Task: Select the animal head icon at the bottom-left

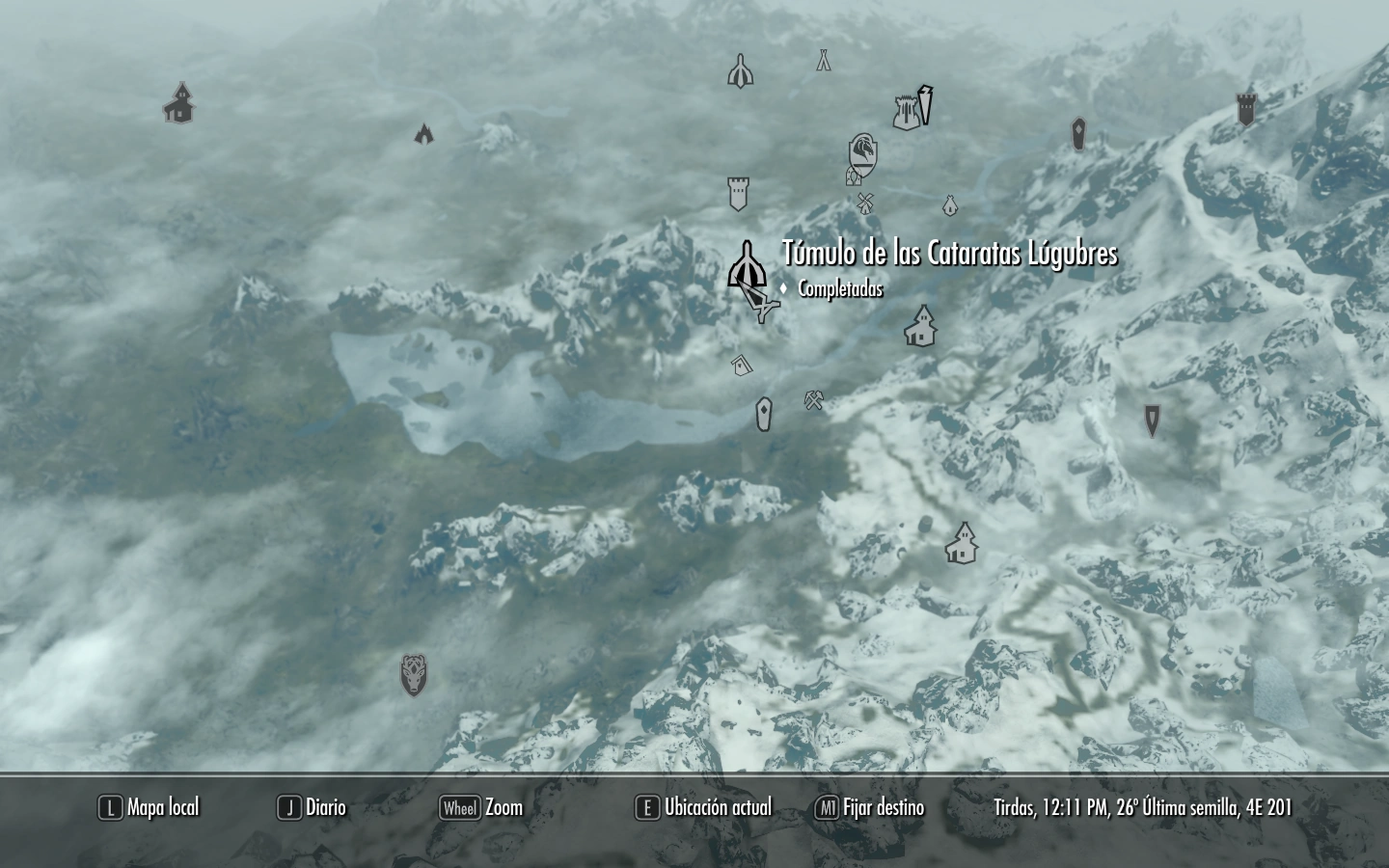Action: click(x=414, y=676)
